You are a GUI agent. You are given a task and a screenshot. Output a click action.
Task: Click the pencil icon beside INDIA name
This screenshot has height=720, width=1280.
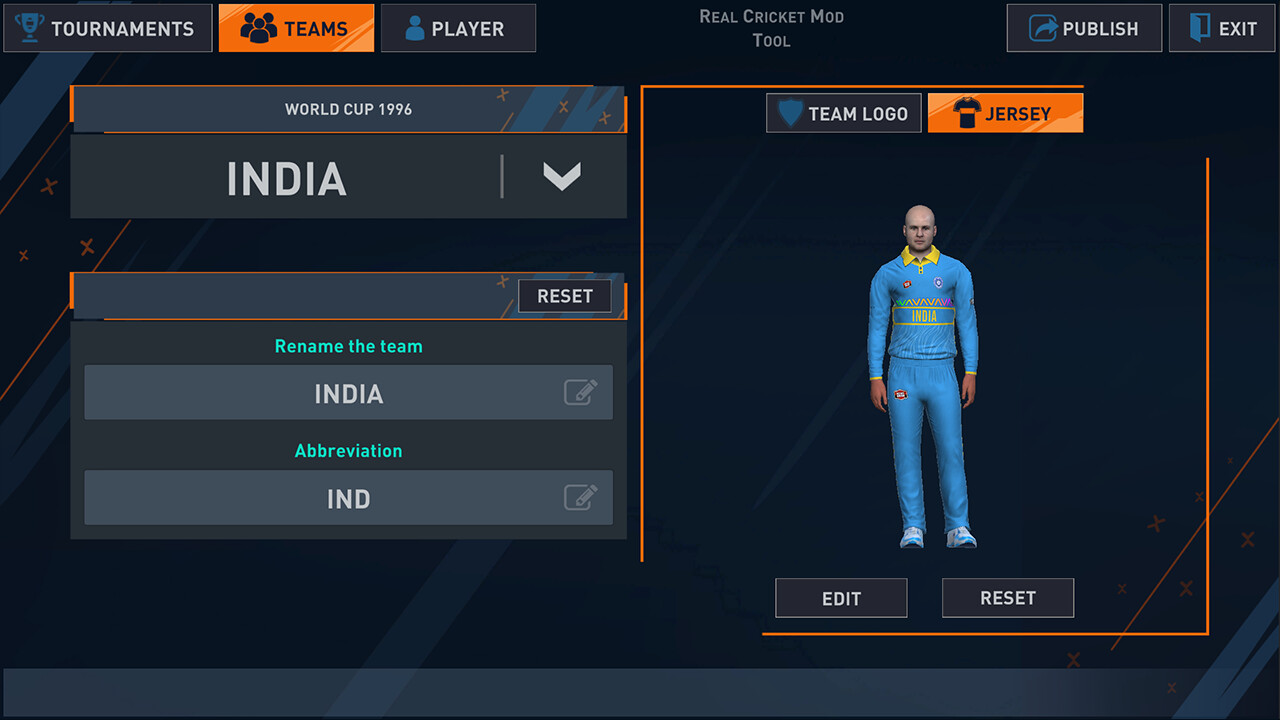click(x=583, y=392)
